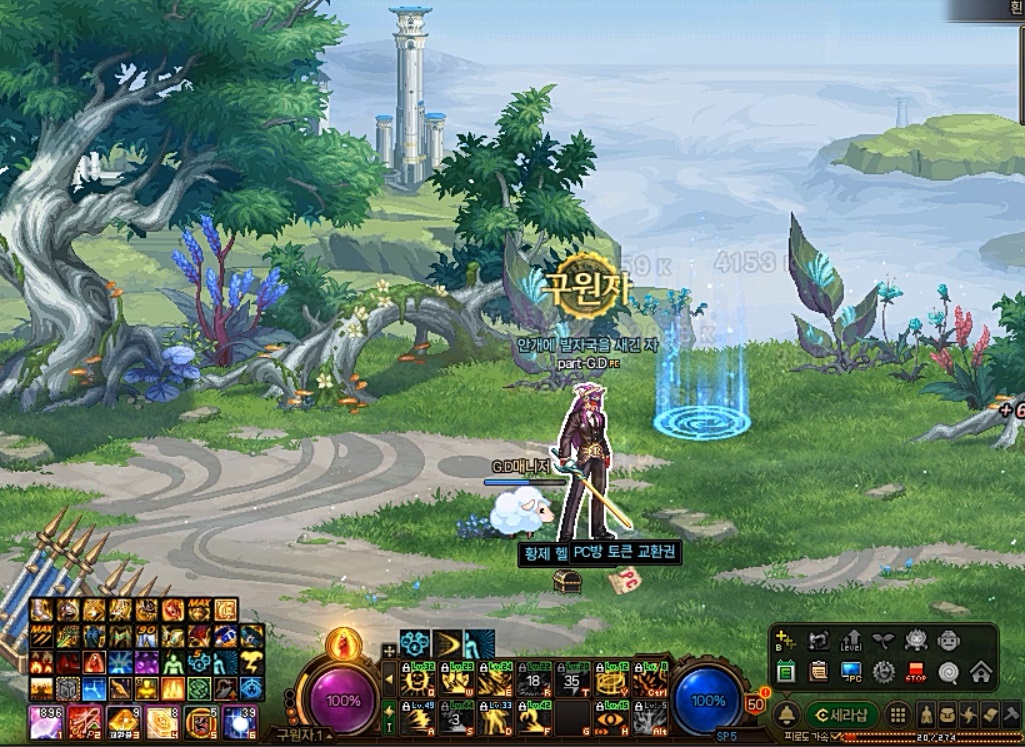
Task: Open the inventory bag icon
Action: [x=947, y=714]
